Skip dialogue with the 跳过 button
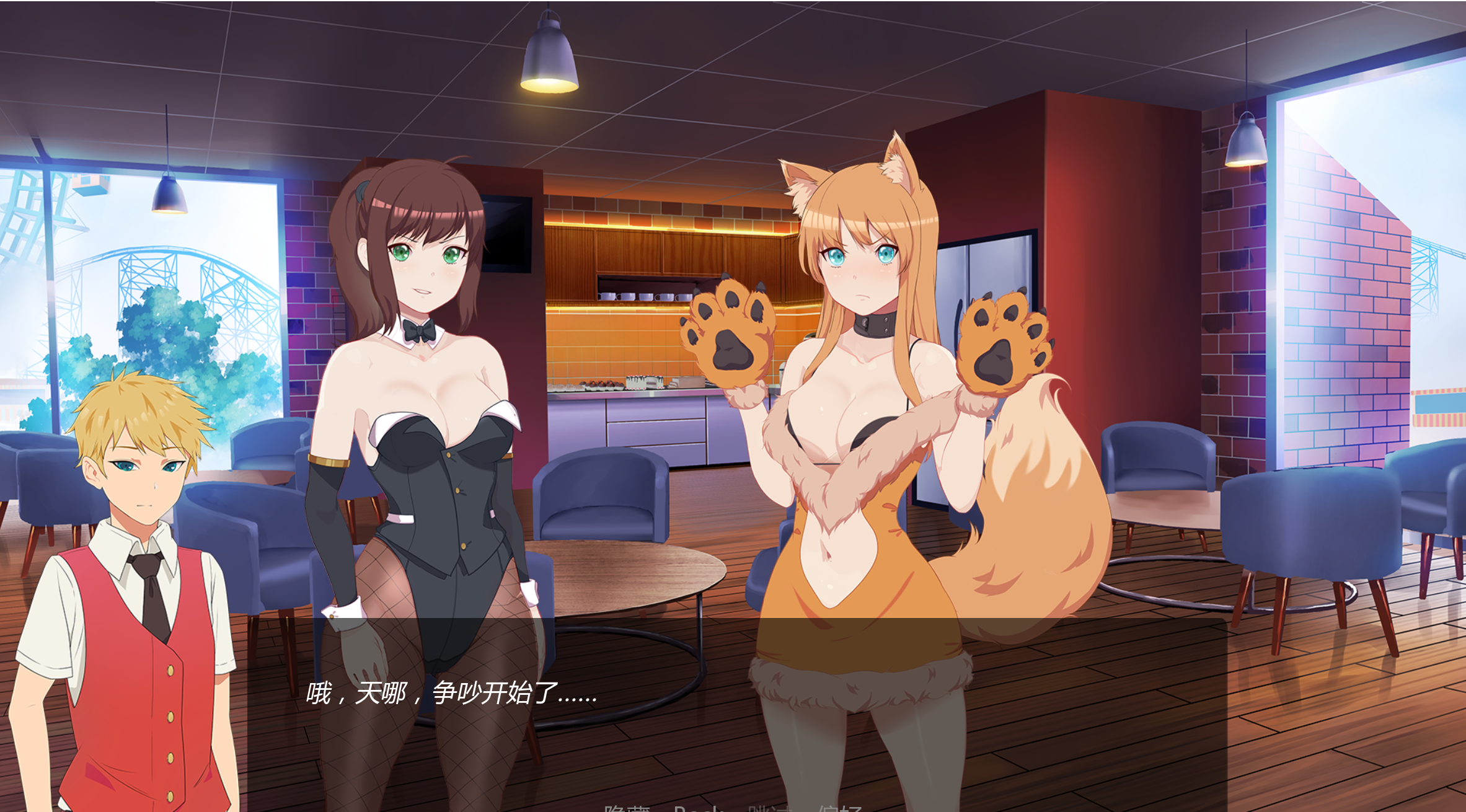Viewport: 1466px width, 812px height. 770,808
